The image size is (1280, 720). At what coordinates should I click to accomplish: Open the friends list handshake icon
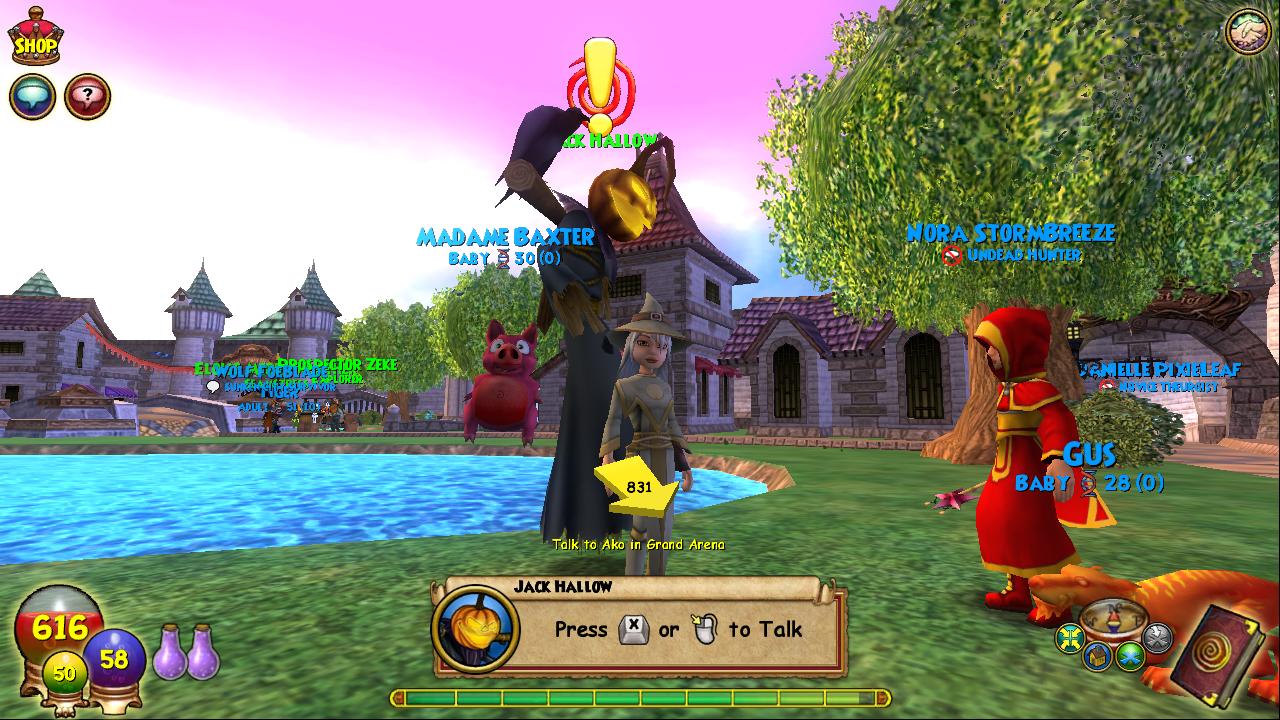coord(1247,31)
